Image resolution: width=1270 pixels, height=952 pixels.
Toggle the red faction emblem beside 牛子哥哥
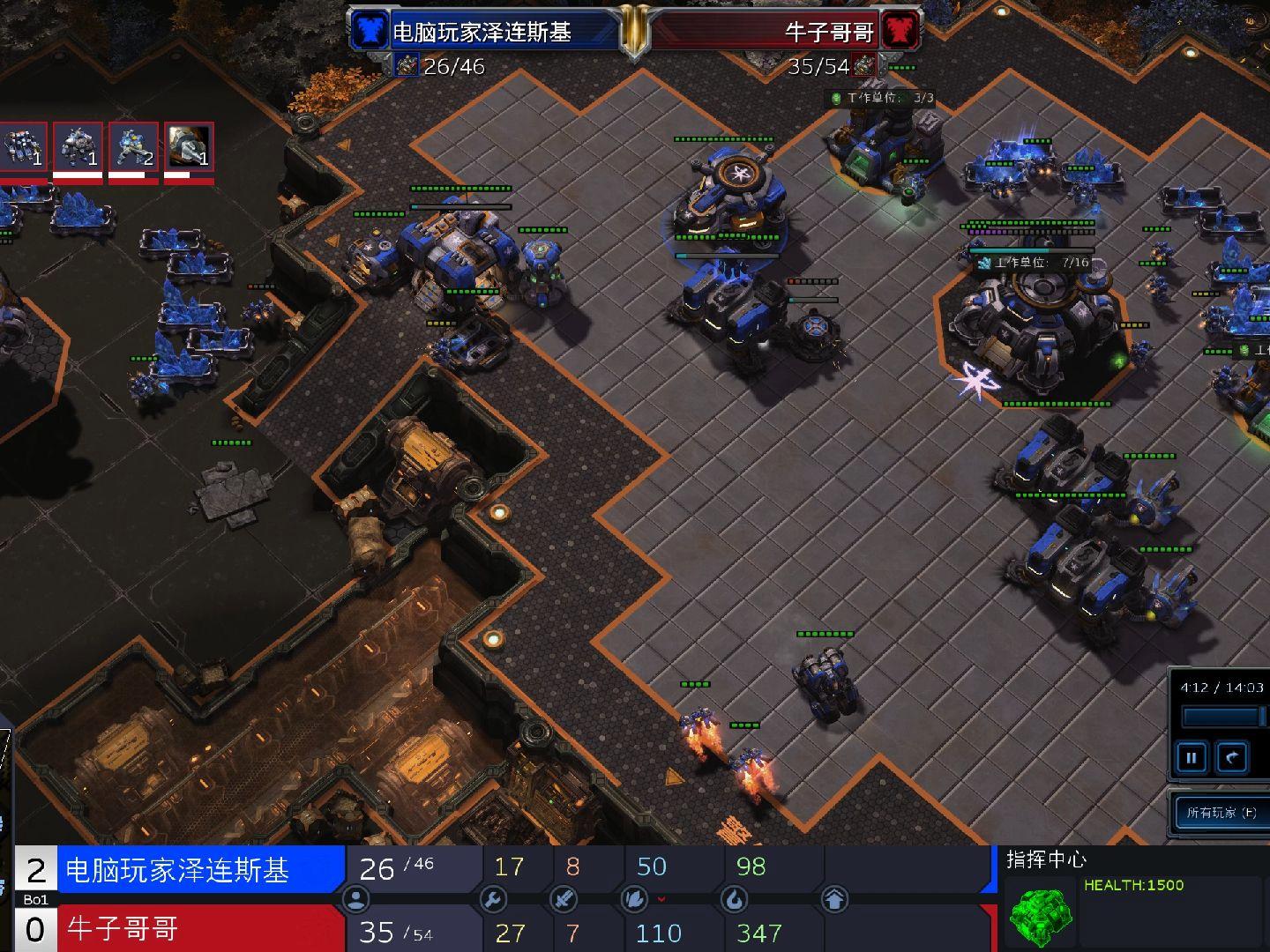900,29
